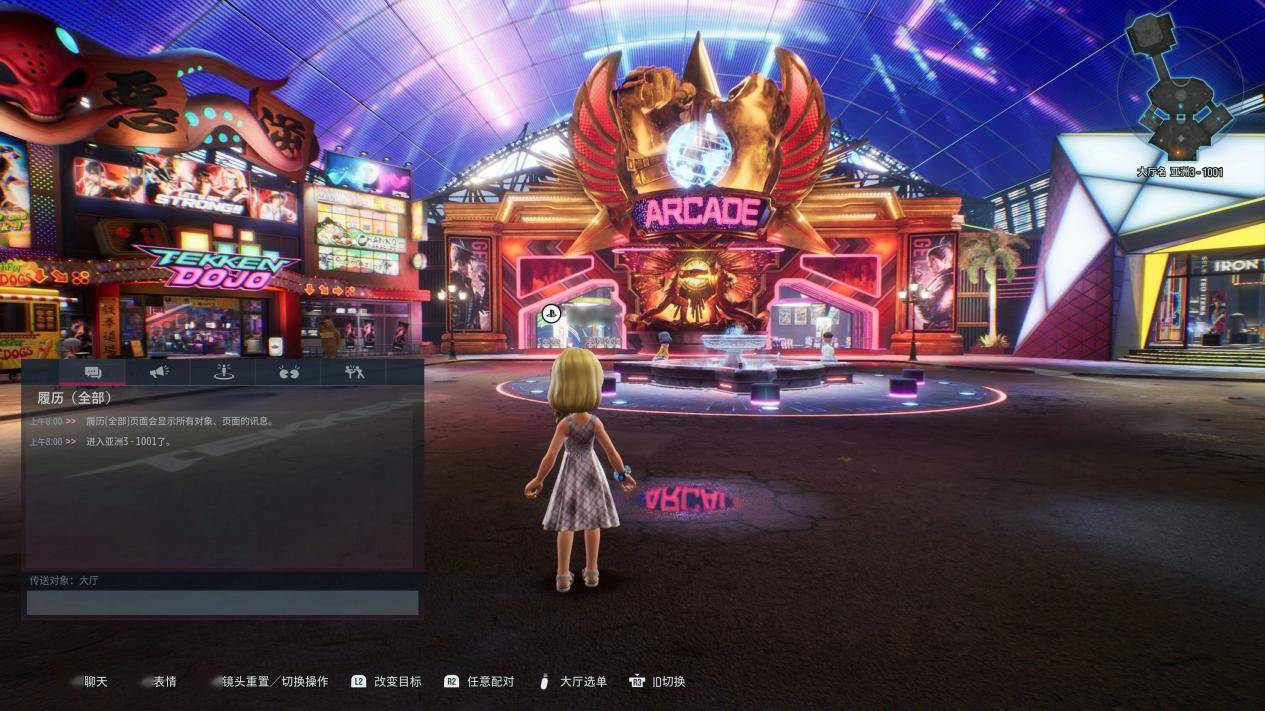This screenshot has height=711, width=1265.
Task: Open the nearby-player spotlight chat tab
Action: (x=224, y=372)
